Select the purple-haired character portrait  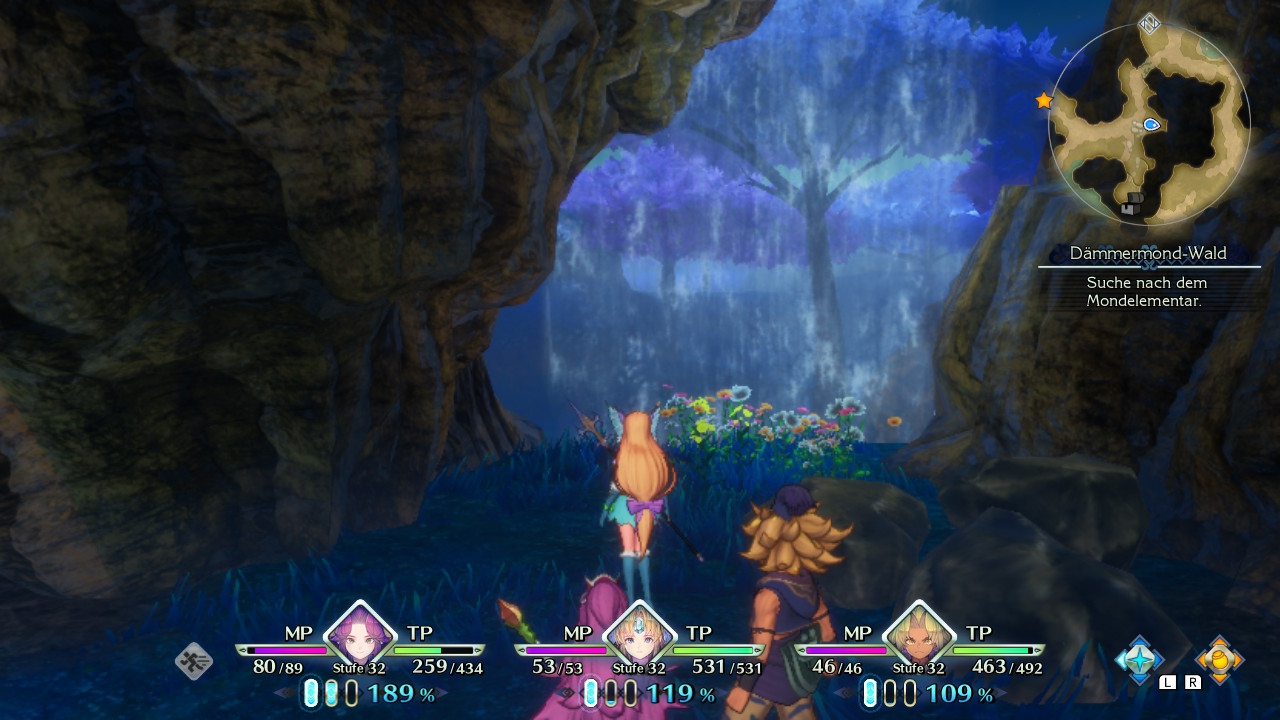click(360, 635)
